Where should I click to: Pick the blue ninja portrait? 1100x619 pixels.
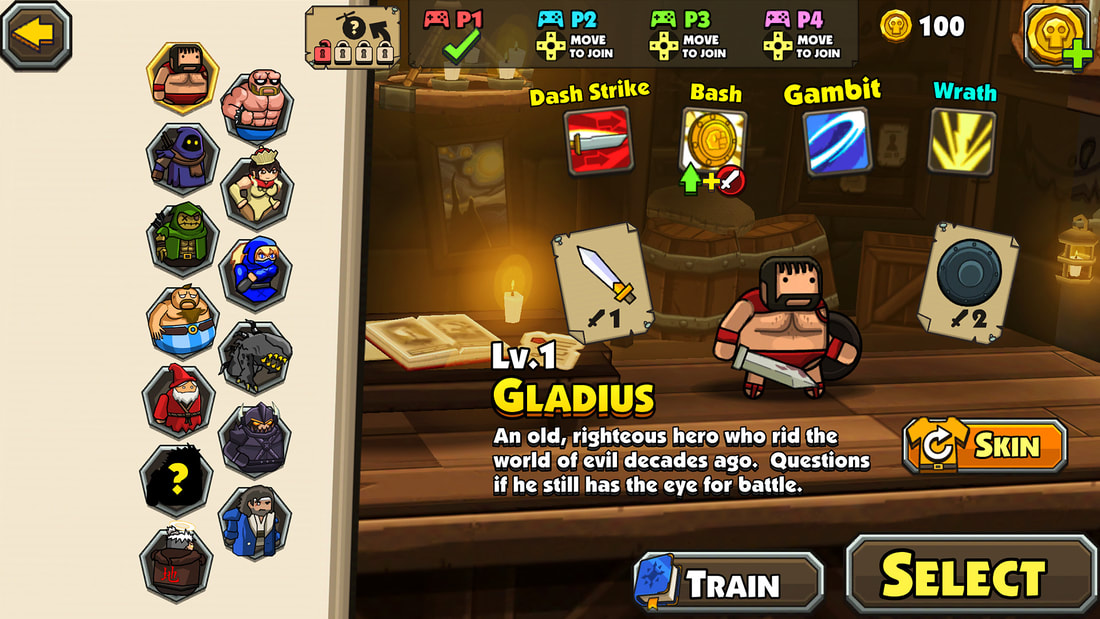(256, 272)
